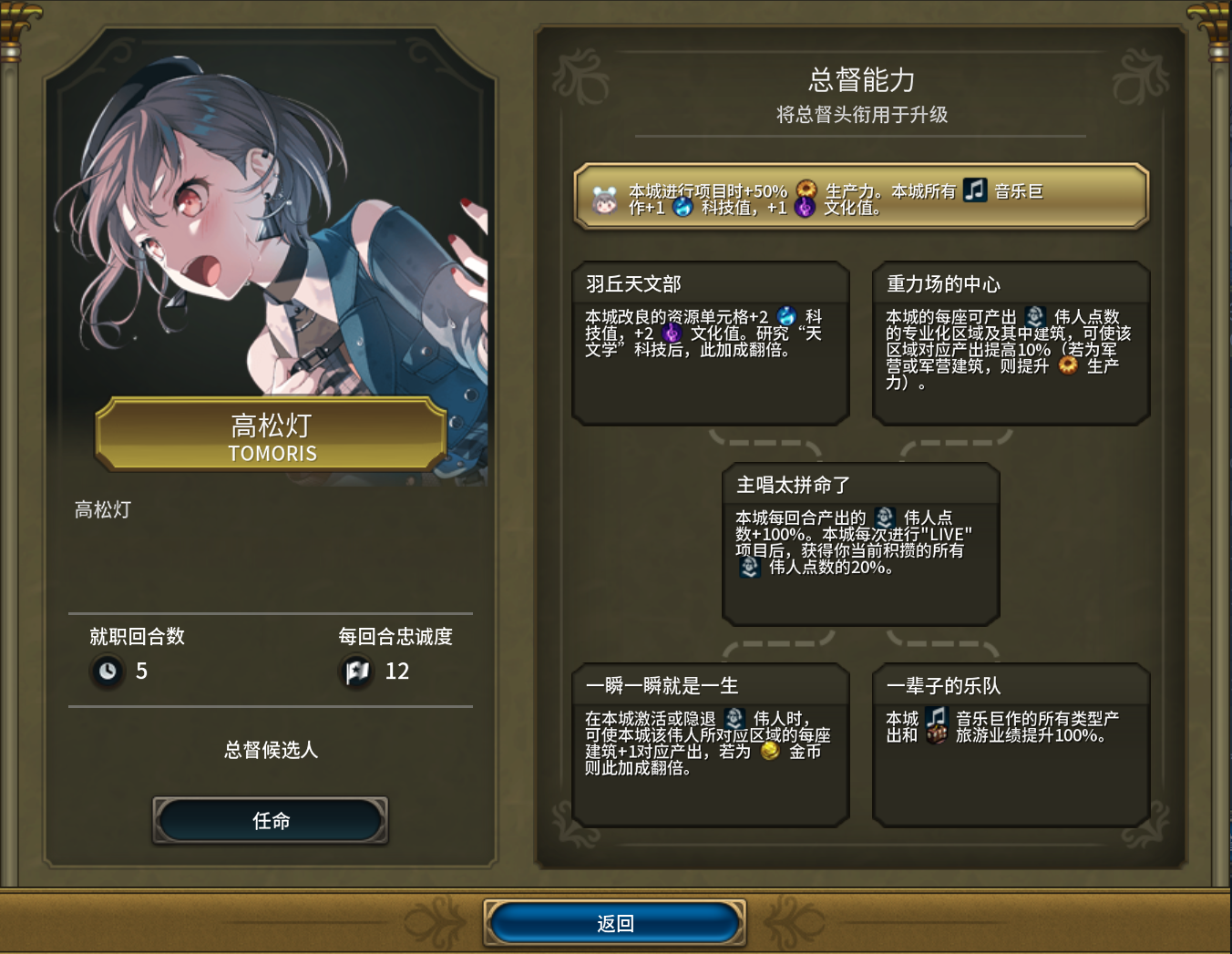Pick the 一瞬一瞬就是一生 promotion

[711, 744]
